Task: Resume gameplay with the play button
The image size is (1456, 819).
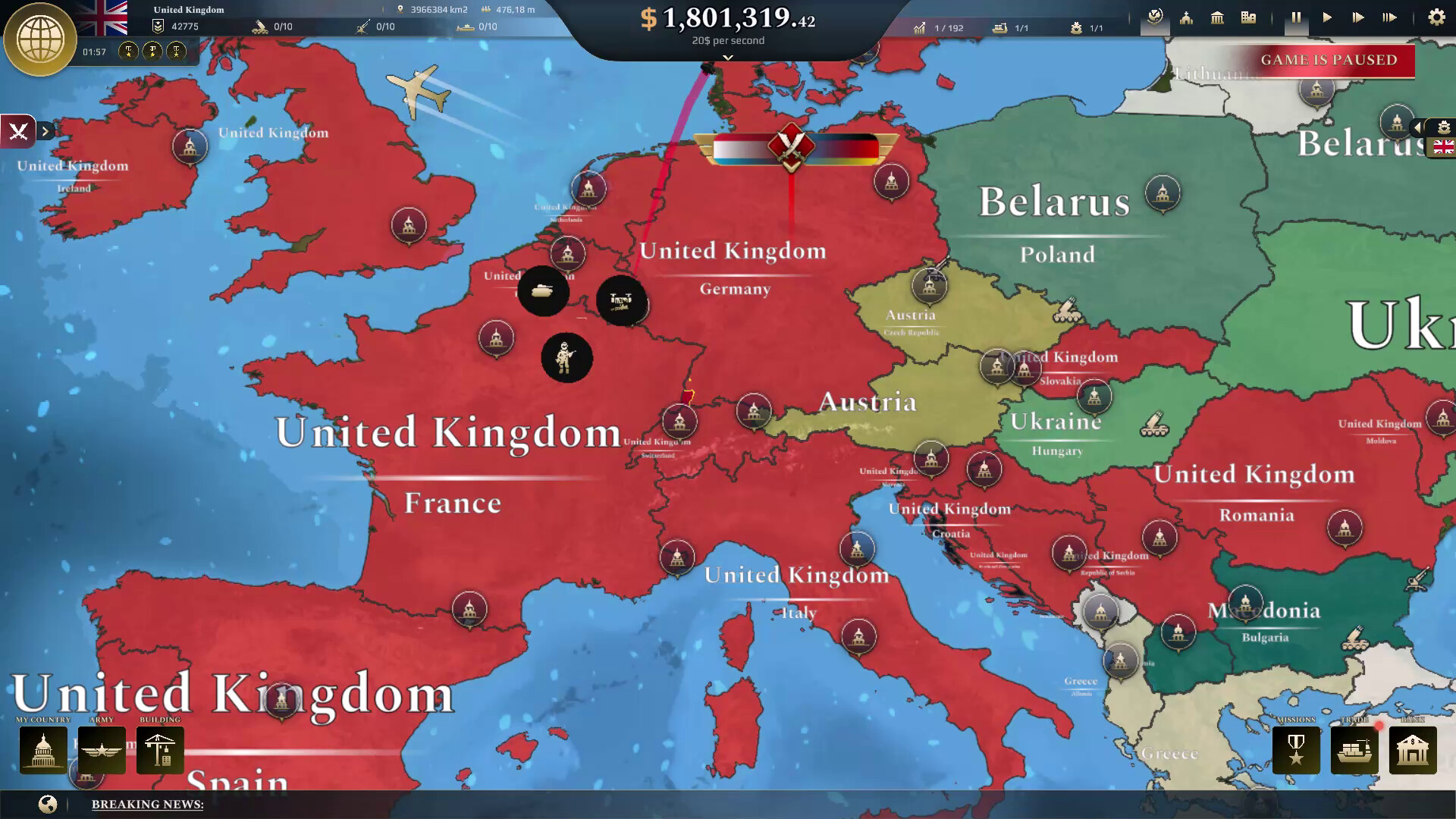Action: tap(1327, 16)
